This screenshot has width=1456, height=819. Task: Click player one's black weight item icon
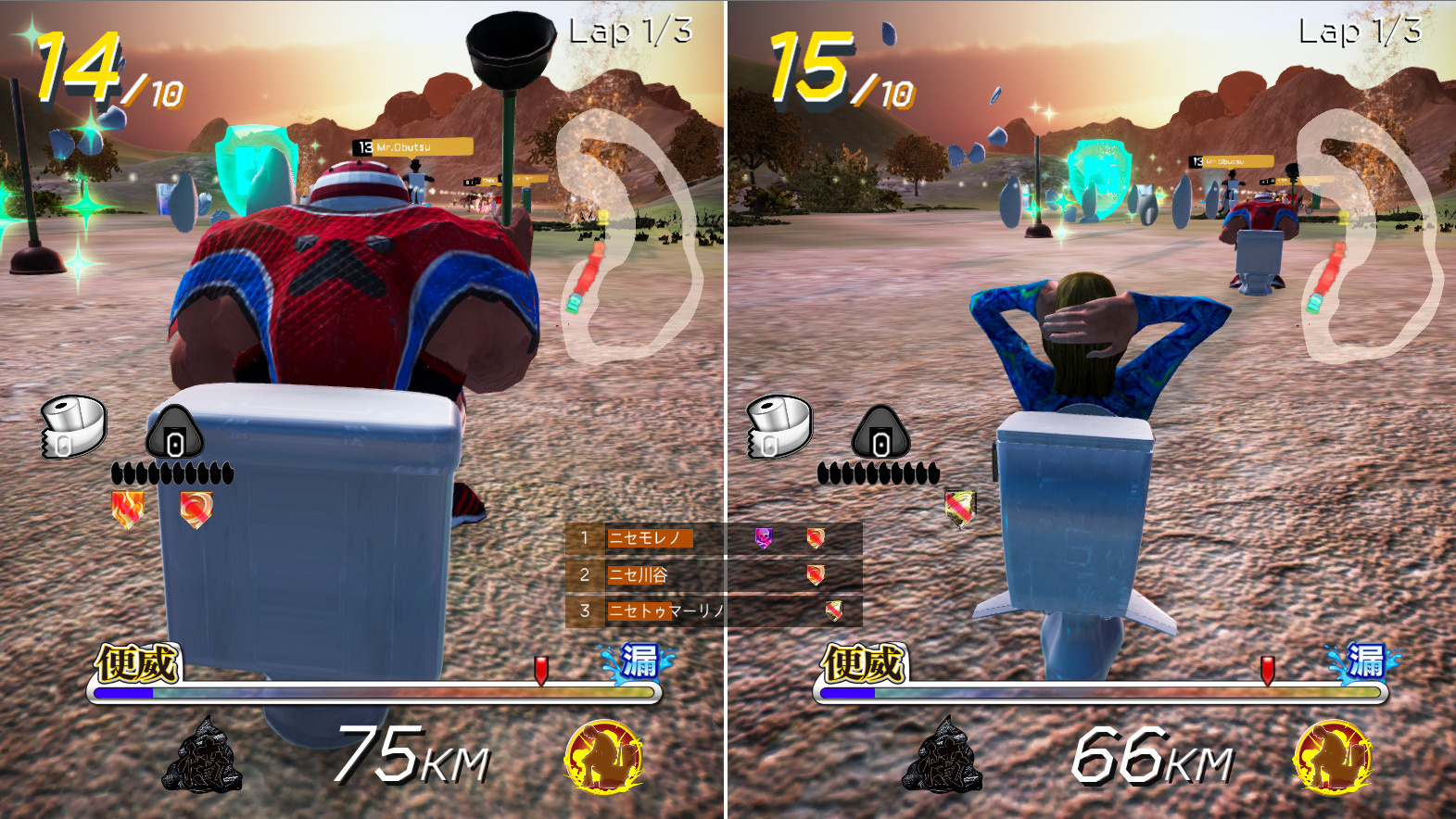click(x=174, y=433)
